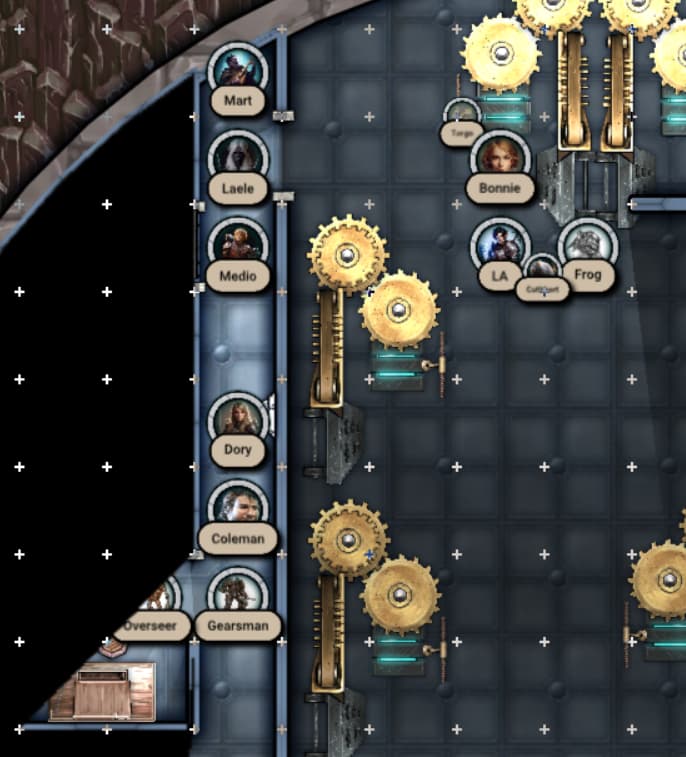Choose the Medio token
The width and height of the screenshot is (686, 757).
(x=238, y=245)
